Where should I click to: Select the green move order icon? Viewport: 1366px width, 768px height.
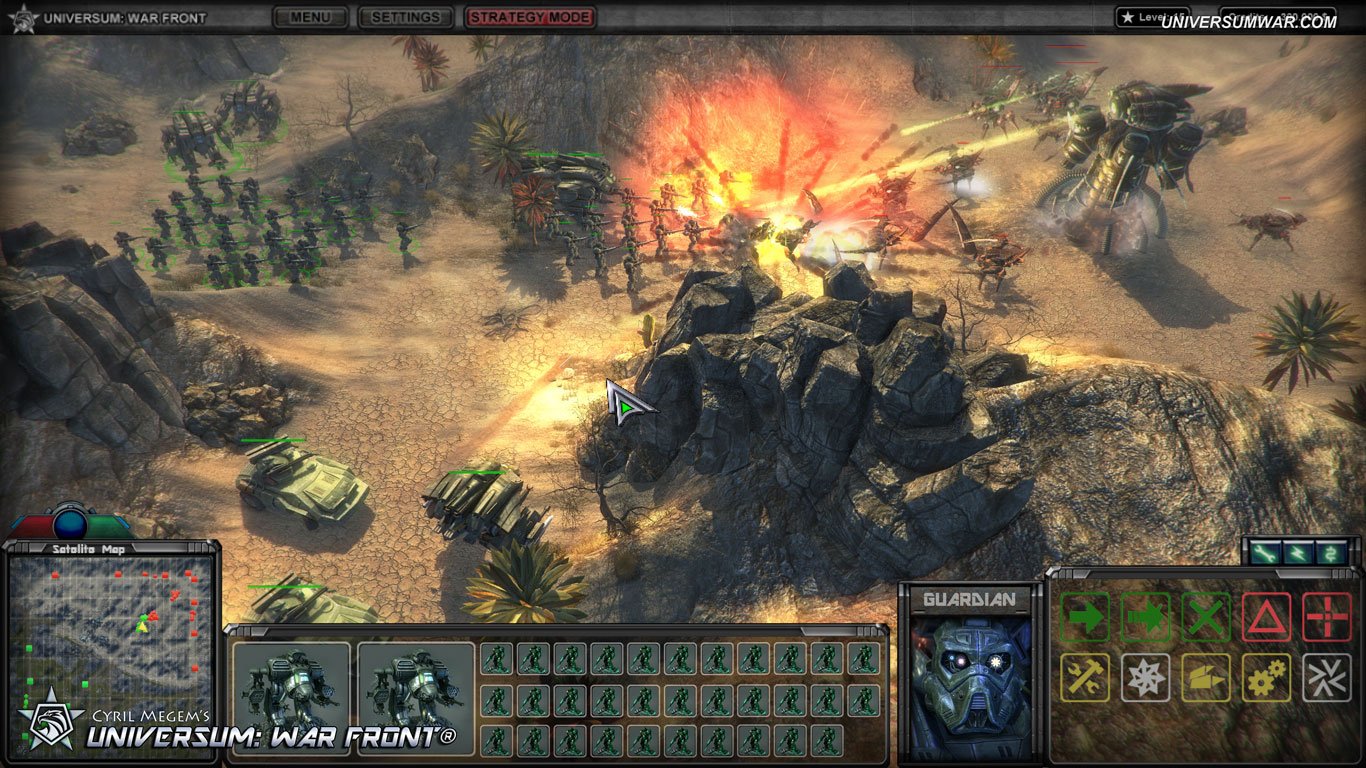pyautogui.click(x=1085, y=617)
